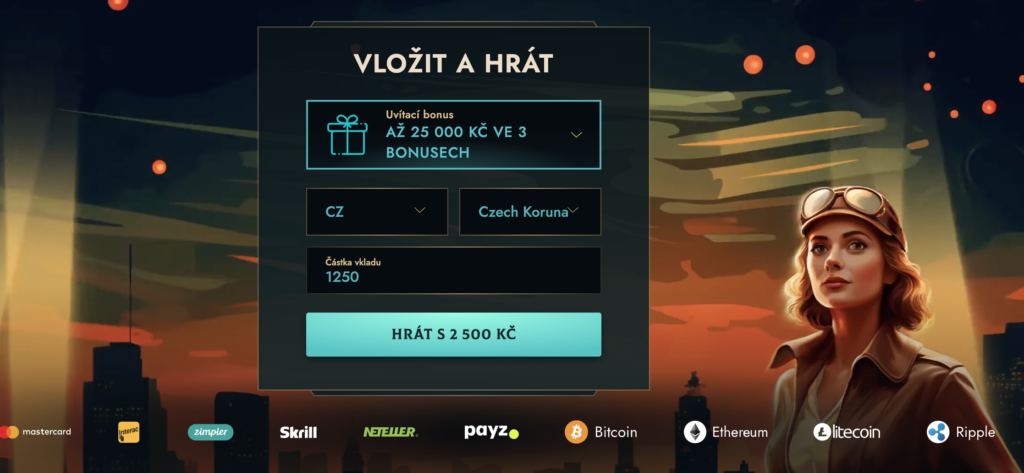Open the CZ country dropdown
Viewport: 1024px width, 473px height.
(x=376, y=211)
